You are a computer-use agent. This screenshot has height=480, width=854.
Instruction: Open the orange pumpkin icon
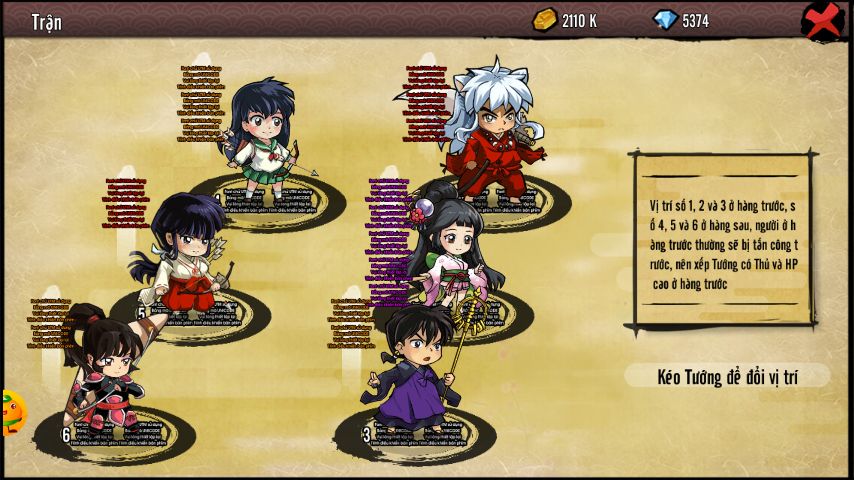pyautogui.click(x=12, y=412)
